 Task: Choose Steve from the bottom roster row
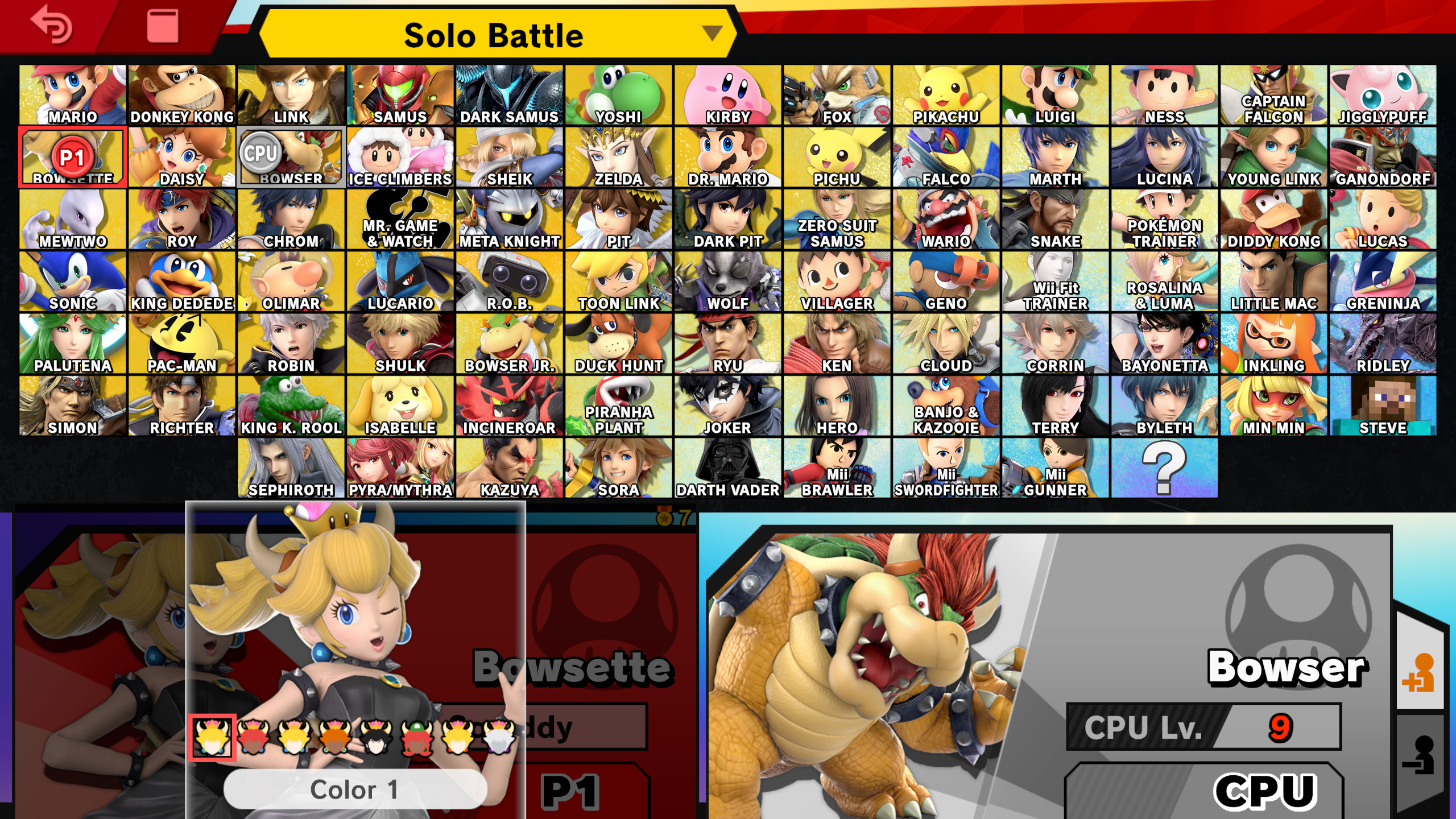point(1383,404)
